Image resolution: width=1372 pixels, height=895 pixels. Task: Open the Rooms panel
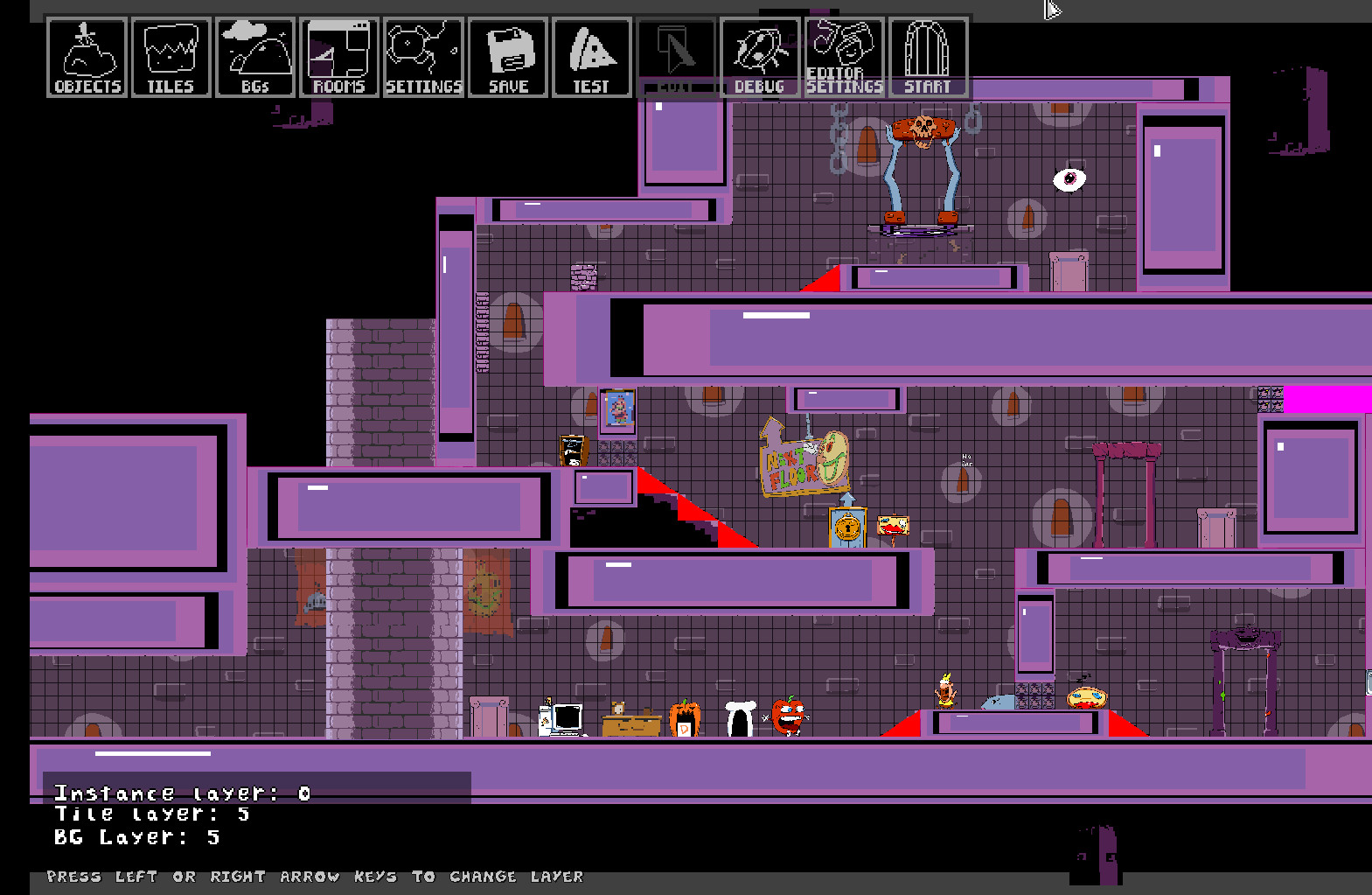pos(338,55)
